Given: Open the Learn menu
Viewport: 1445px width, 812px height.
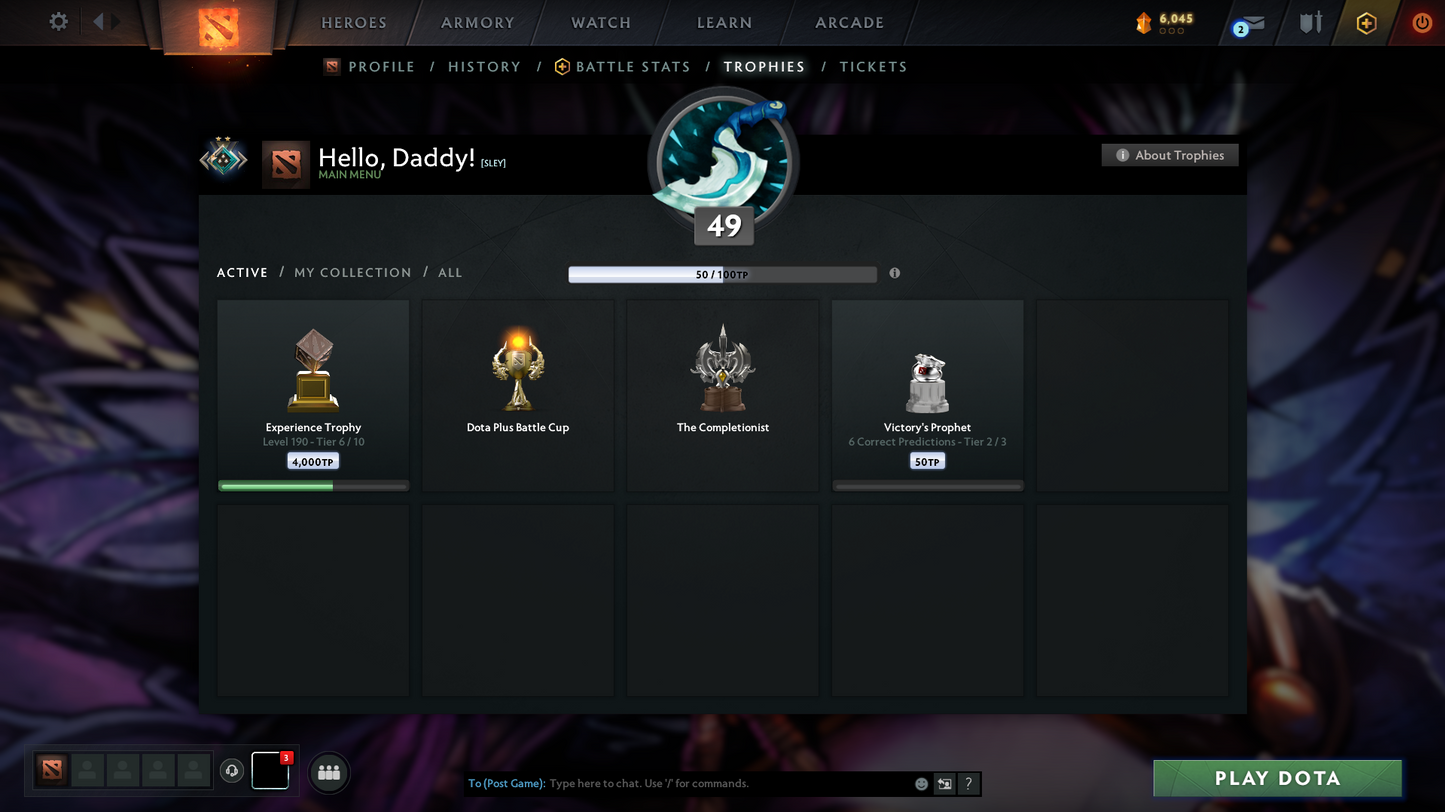Looking at the screenshot, I should point(724,23).
